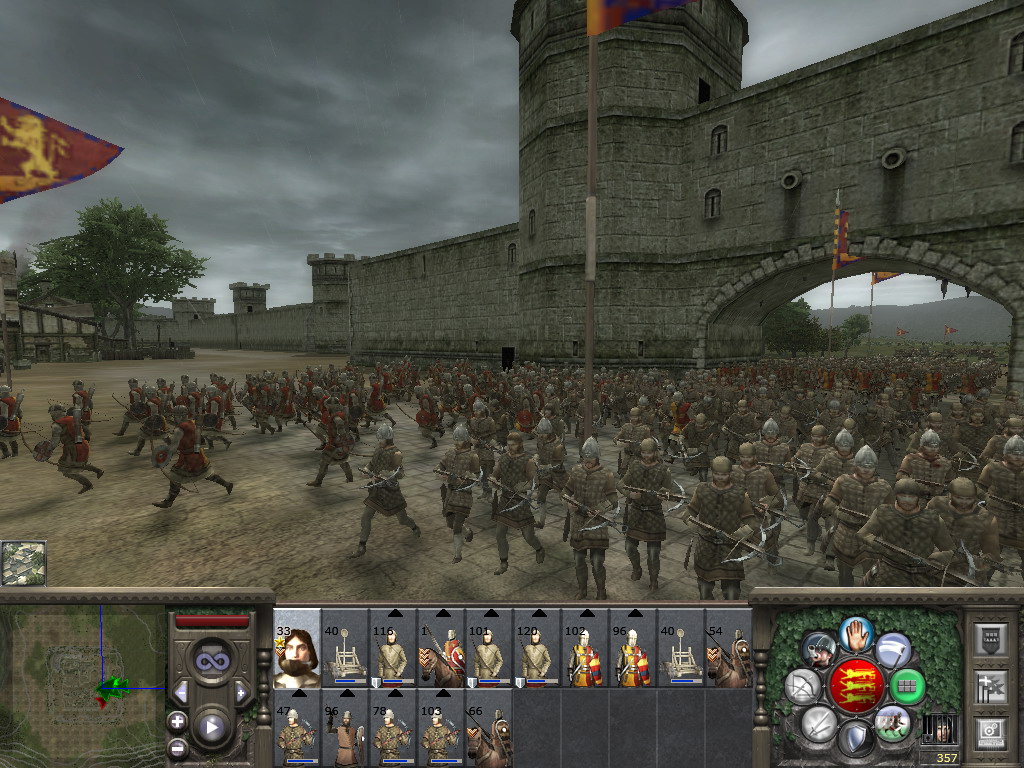Toggle the shield guard mode button
The image size is (1024, 768).
[856, 740]
